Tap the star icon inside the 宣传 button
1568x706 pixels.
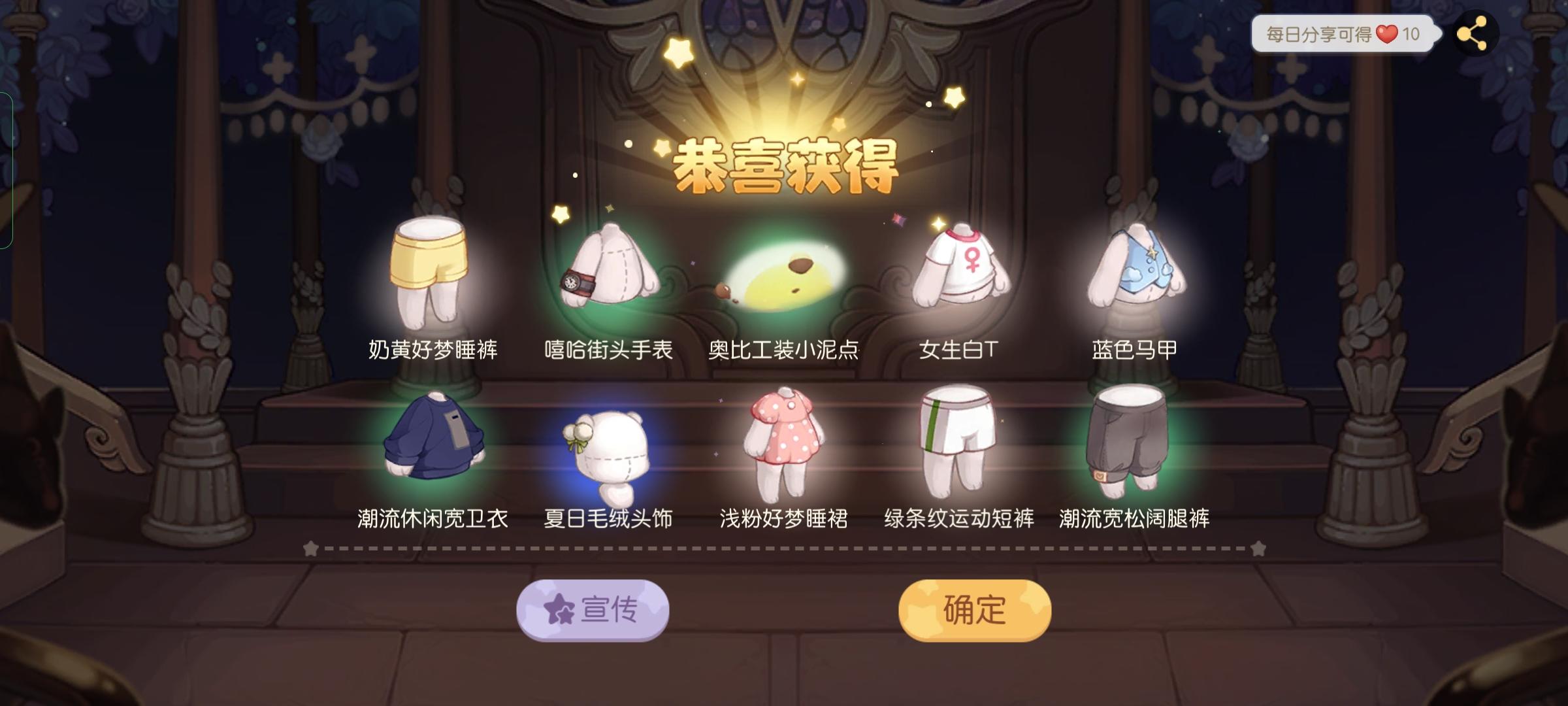pos(559,609)
